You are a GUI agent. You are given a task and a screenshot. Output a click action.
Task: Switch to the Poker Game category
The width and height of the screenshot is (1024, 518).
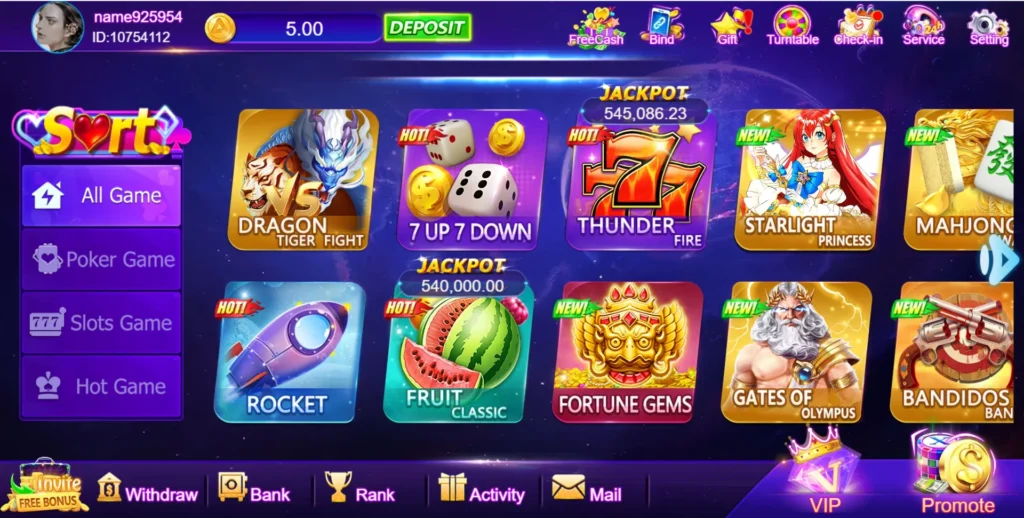click(102, 259)
